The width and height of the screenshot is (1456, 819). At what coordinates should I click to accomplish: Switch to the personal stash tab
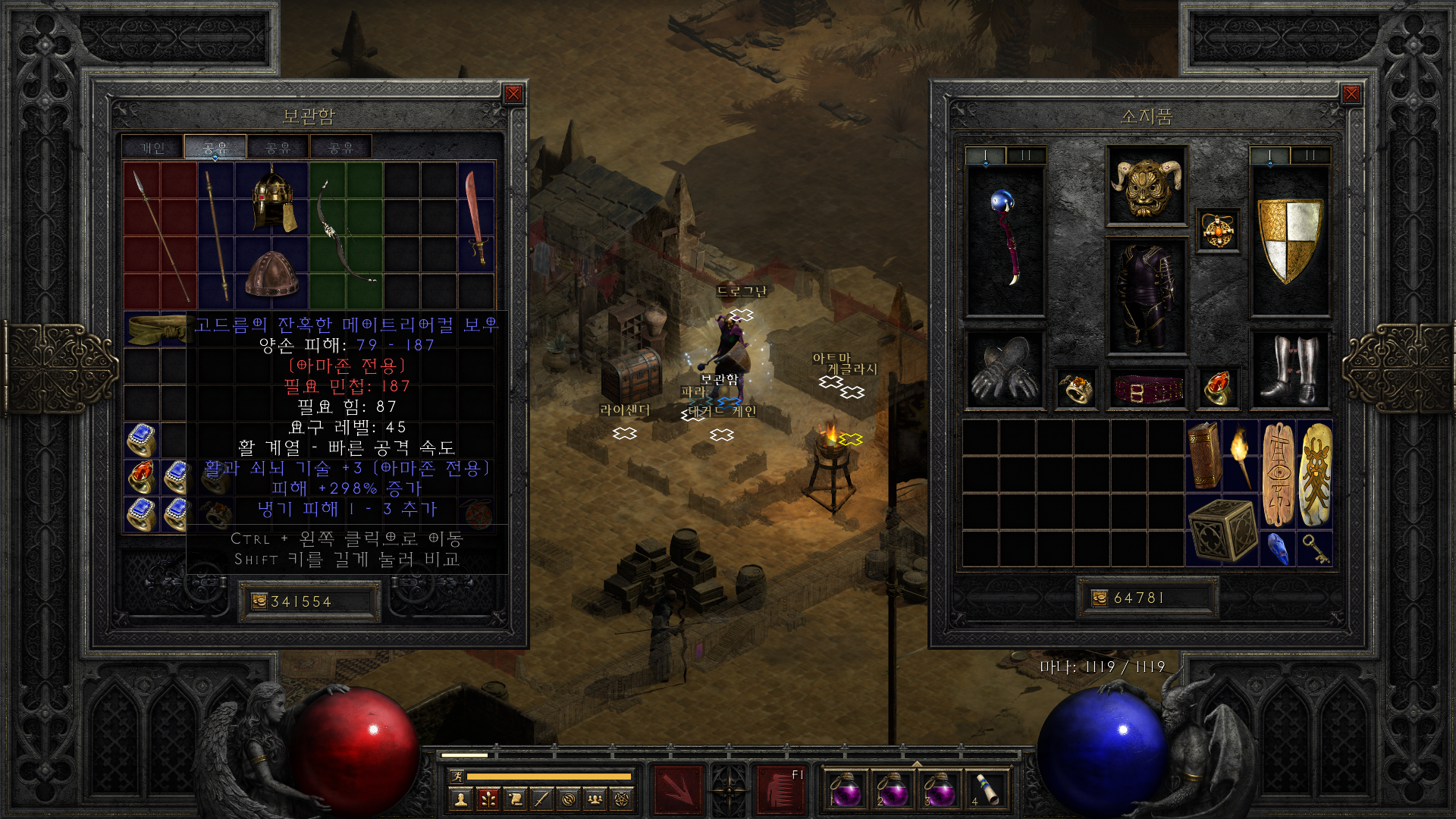[x=152, y=148]
